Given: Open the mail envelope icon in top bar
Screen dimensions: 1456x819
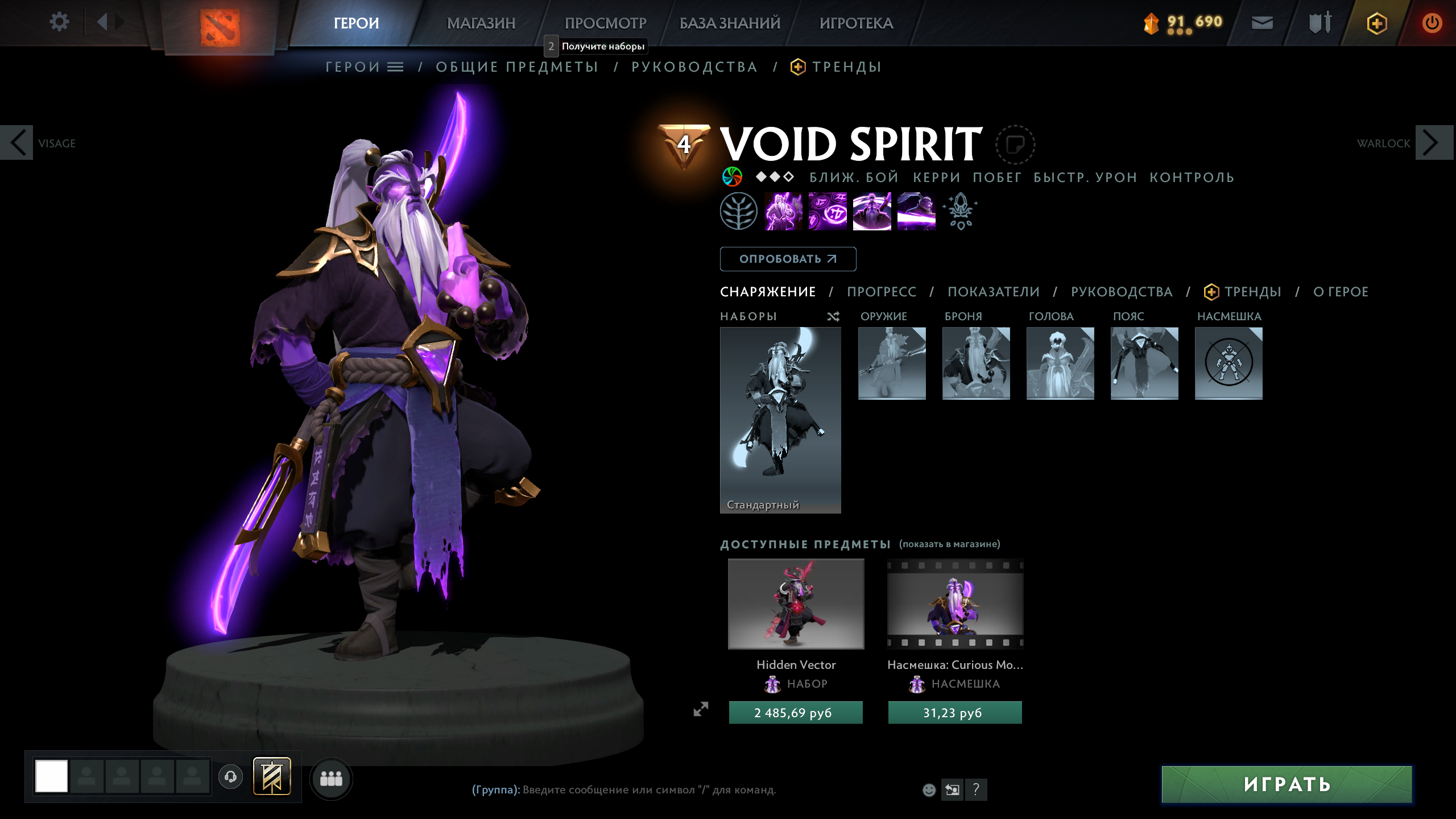Looking at the screenshot, I should 1262,23.
